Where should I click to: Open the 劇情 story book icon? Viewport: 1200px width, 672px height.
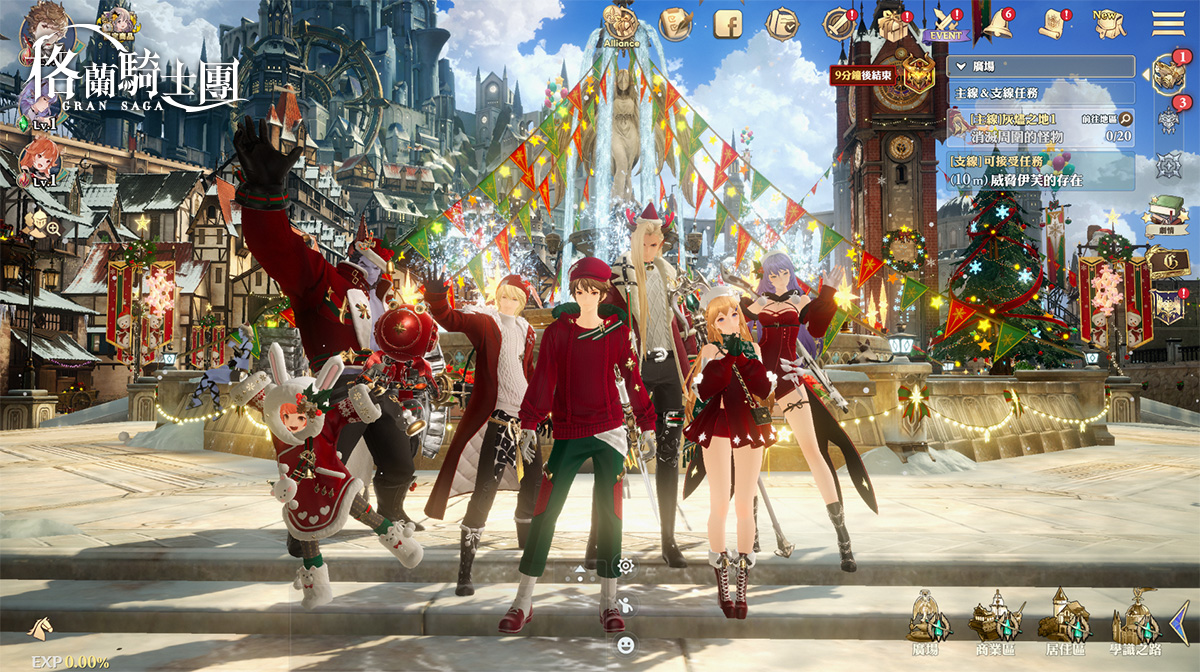(1164, 213)
